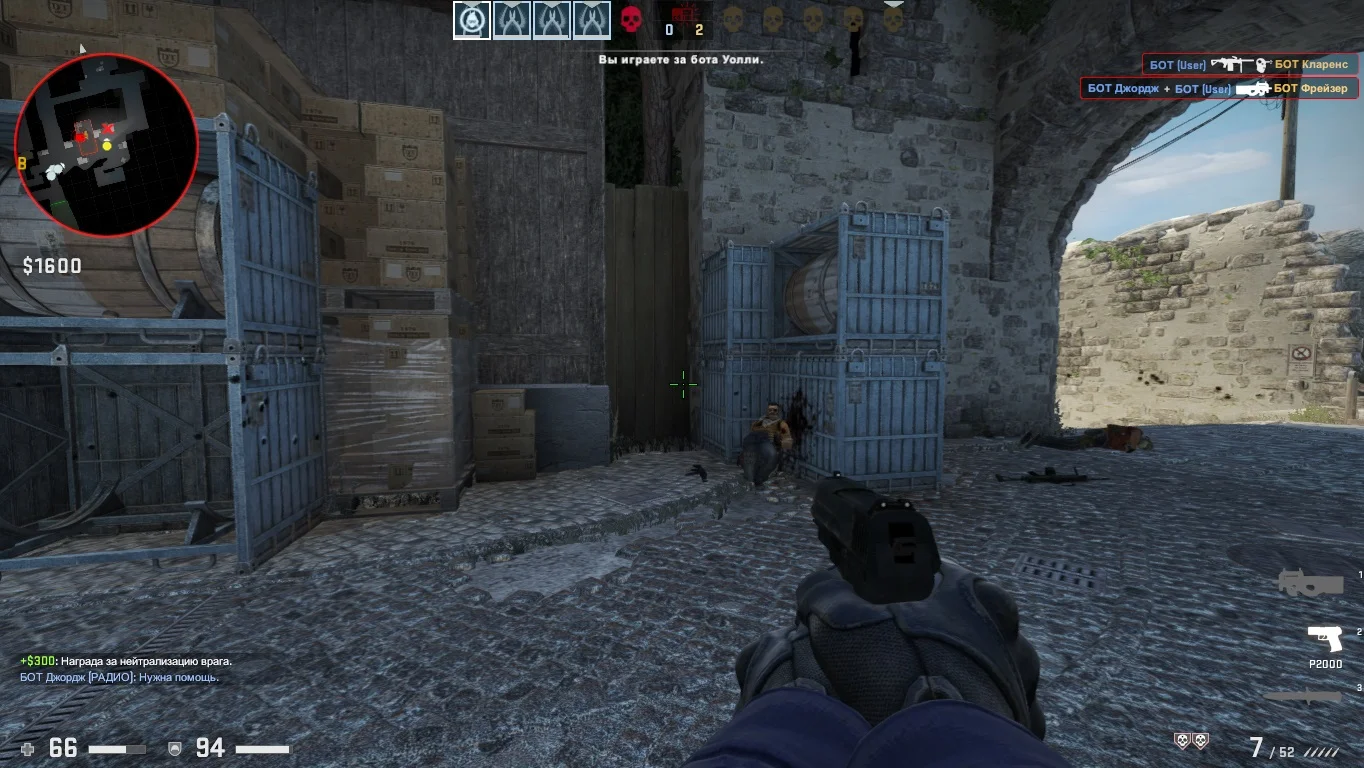Click the kill feed entry for БОТ Фрейзер
Viewport: 1364px width, 768px height.
coord(1219,88)
